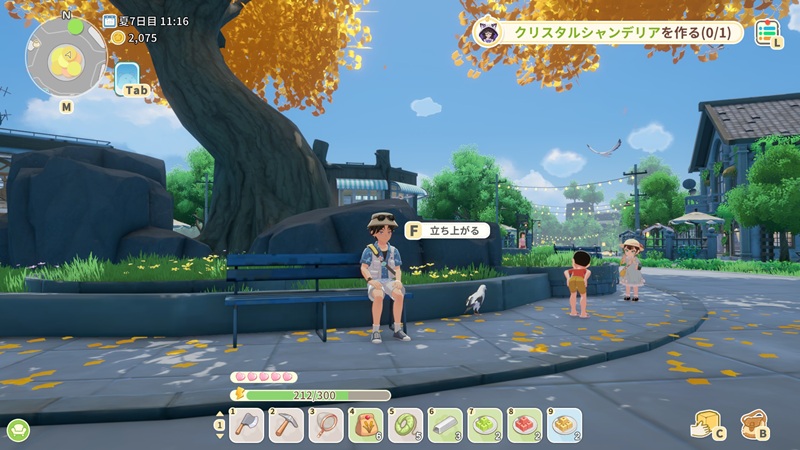Click the green couch button
This screenshot has height=450, width=800.
pos(18,431)
